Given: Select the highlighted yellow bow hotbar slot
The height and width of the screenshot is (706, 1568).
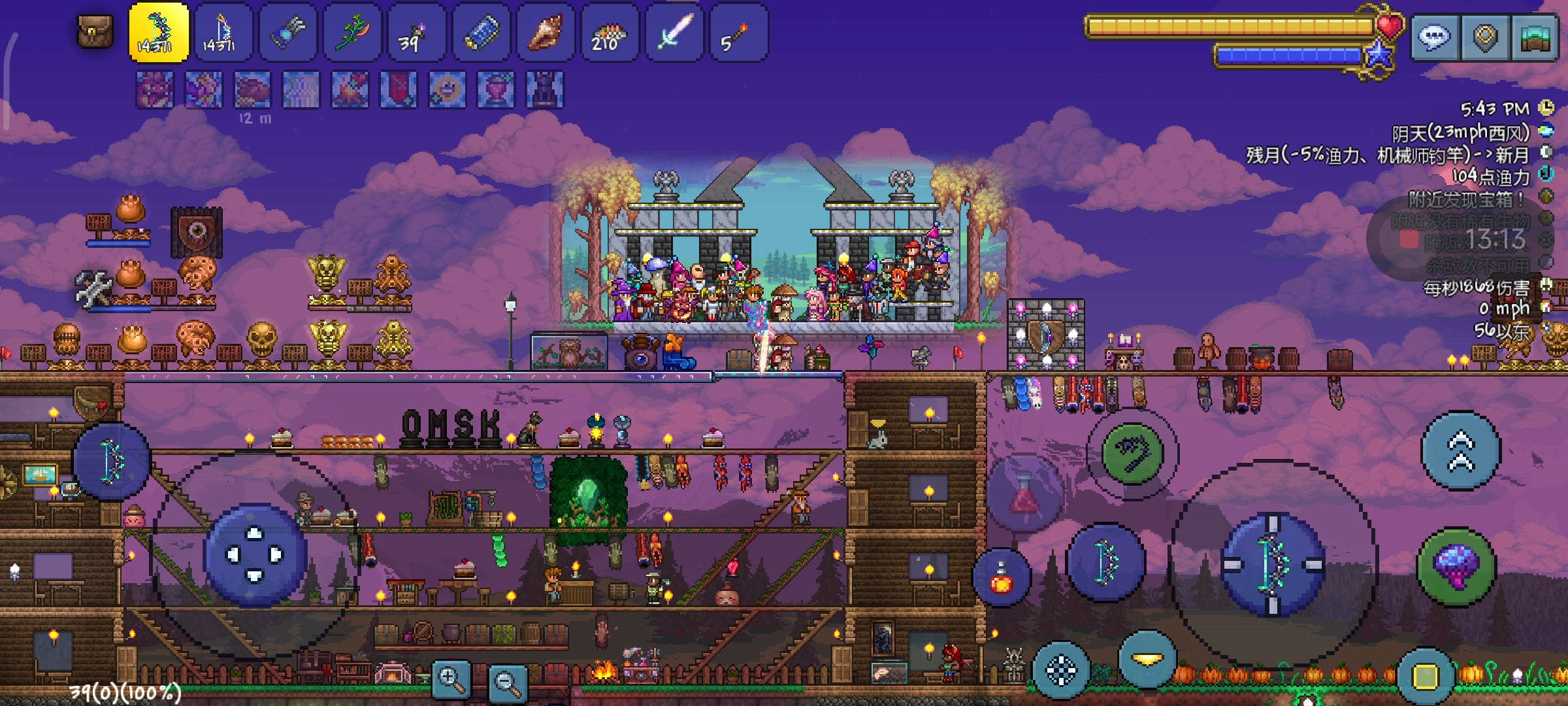Looking at the screenshot, I should click(159, 33).
